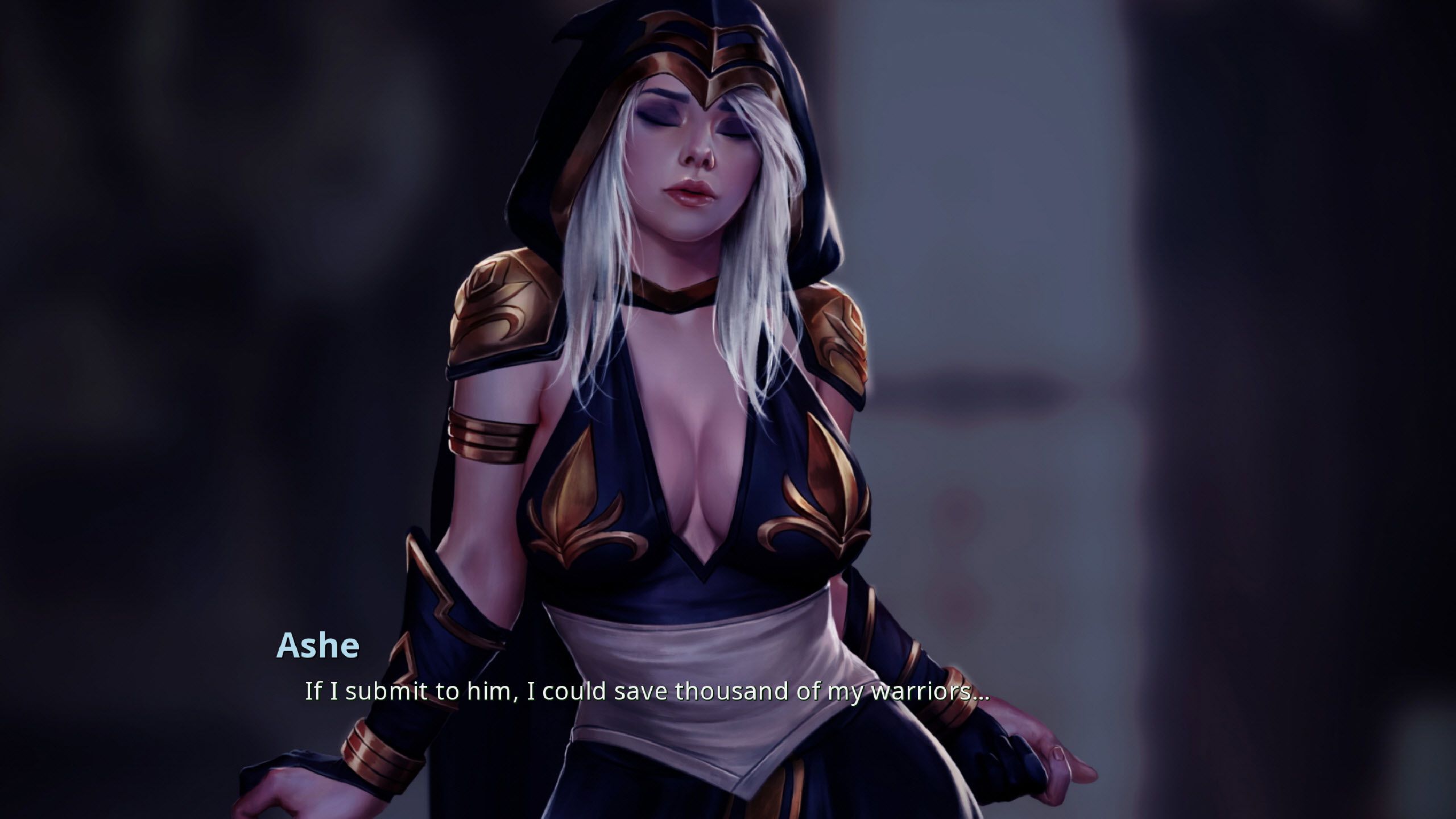The width and height of the screenshot is (1456, 819).
Task: Click the Ashe name label
Action: tap(318, 644)
